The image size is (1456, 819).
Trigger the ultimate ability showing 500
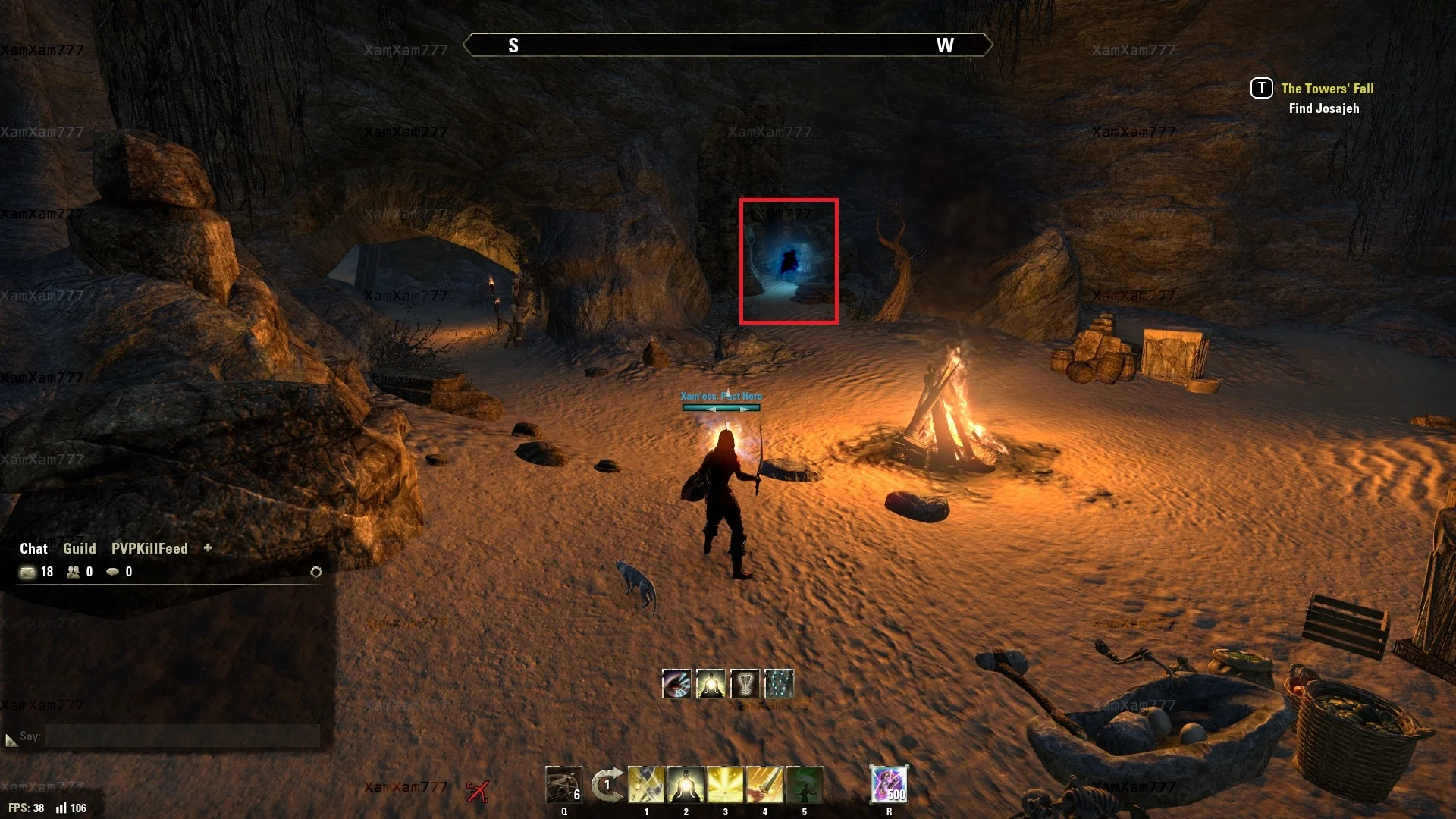(889, 785)
